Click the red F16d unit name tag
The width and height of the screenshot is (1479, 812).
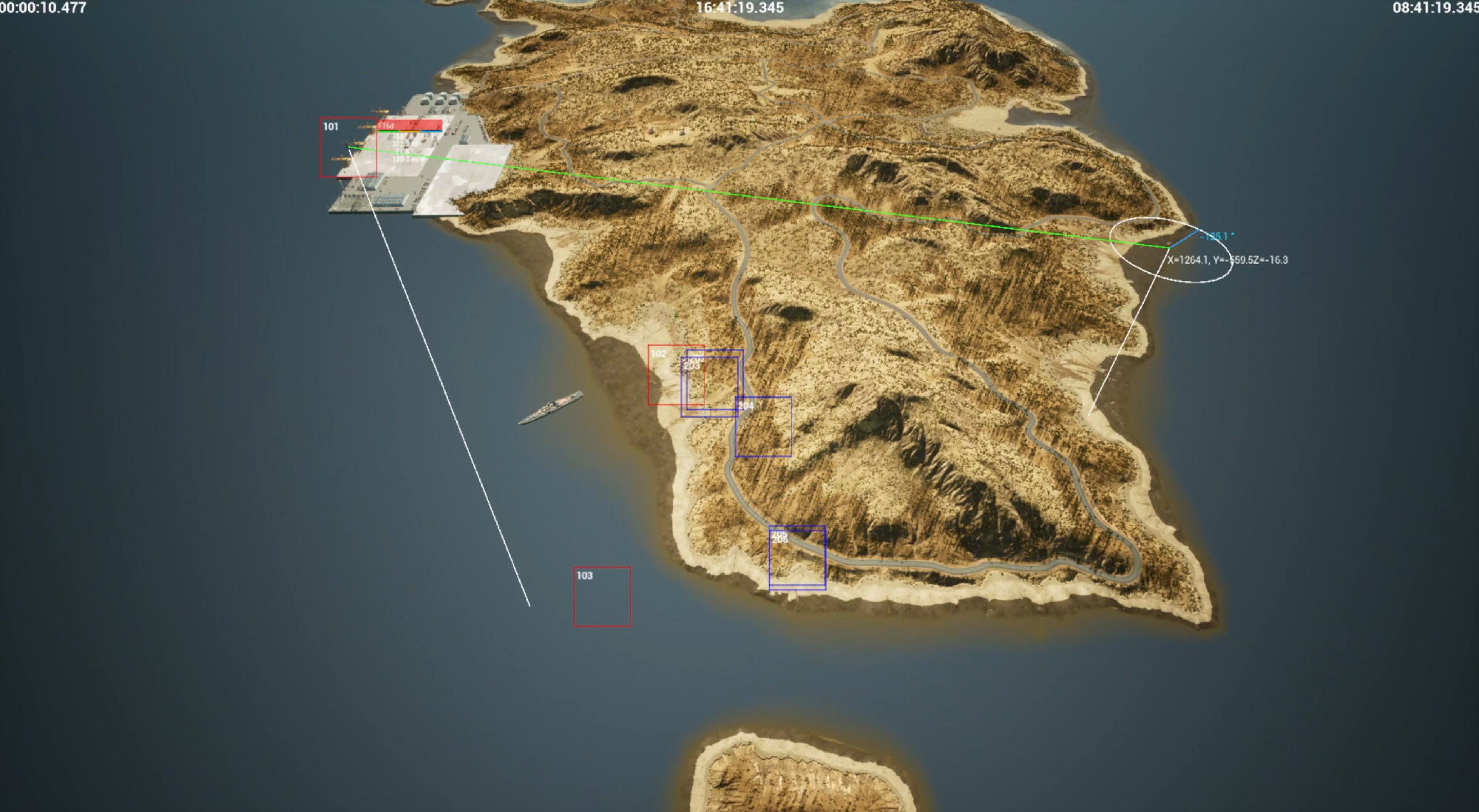click(x=410, y=125)
